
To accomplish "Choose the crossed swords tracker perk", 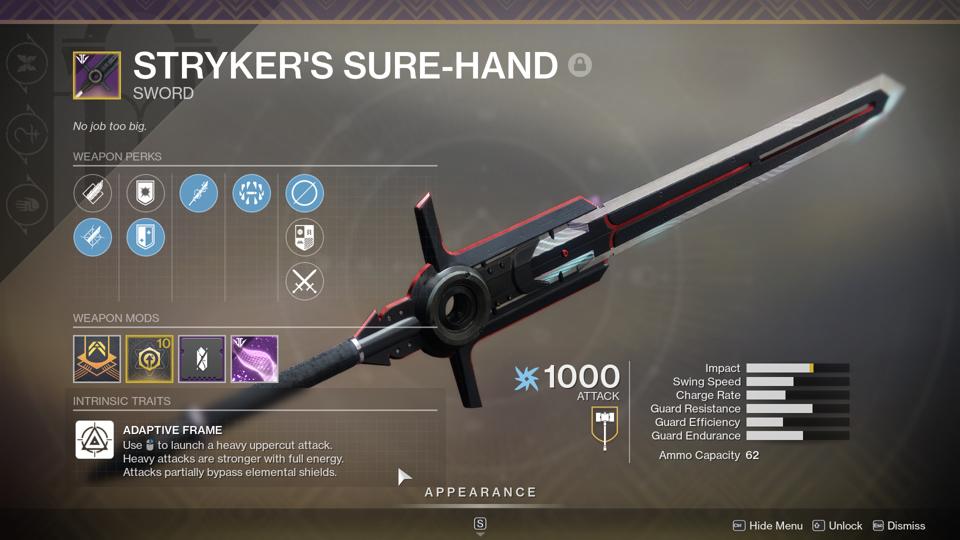I will pos(305,282).
